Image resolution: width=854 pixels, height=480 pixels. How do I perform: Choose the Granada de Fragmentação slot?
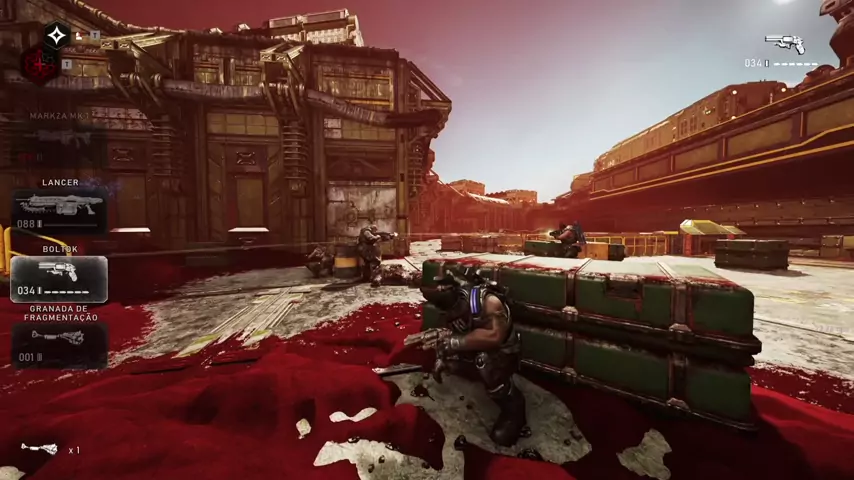(60, 344)
